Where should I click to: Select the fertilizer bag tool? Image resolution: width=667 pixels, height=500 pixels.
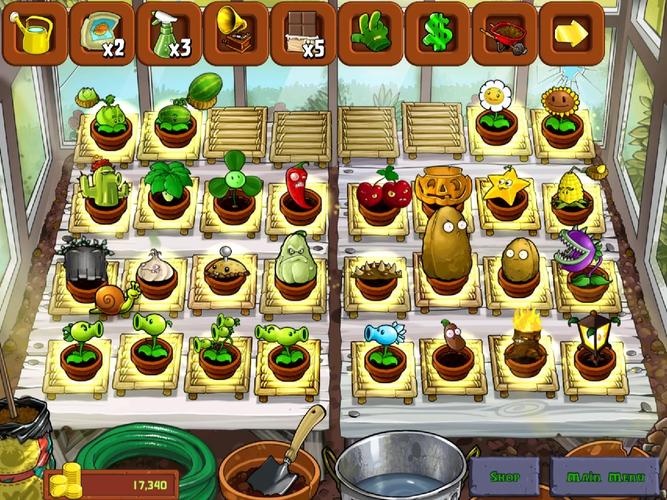(x=101, y=33)
